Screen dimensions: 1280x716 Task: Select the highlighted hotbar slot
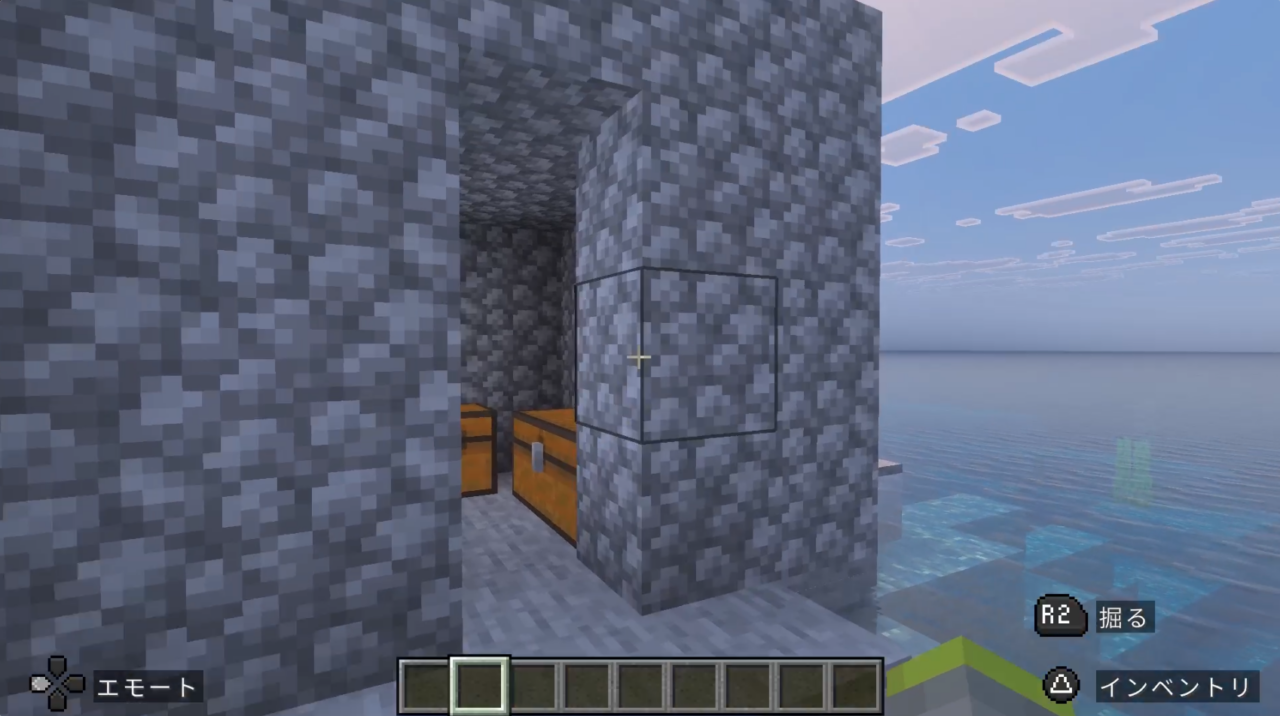click(x=479, y=686)
